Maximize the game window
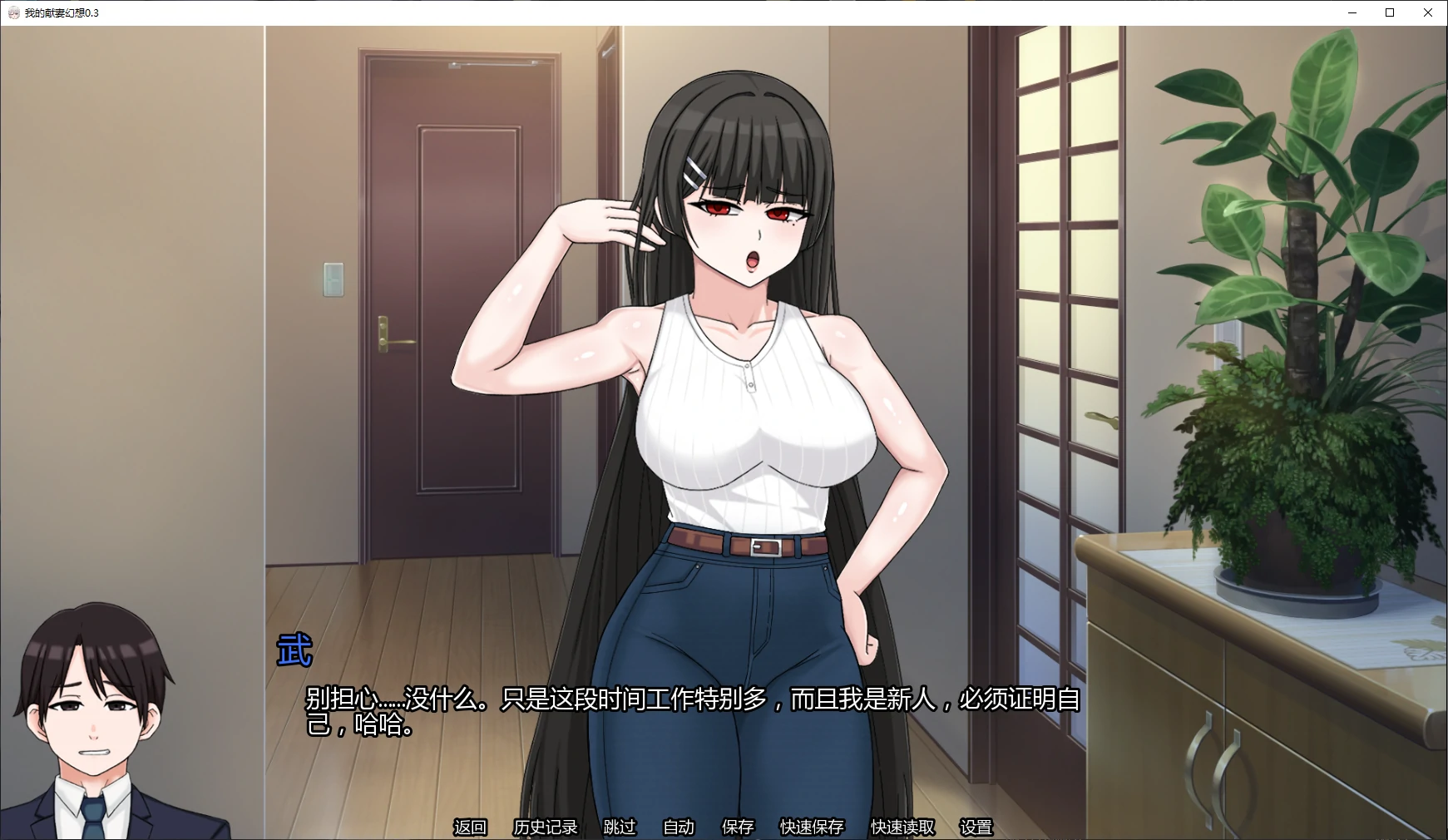This screenshot has height=840, width=1448. [1390, 12]
